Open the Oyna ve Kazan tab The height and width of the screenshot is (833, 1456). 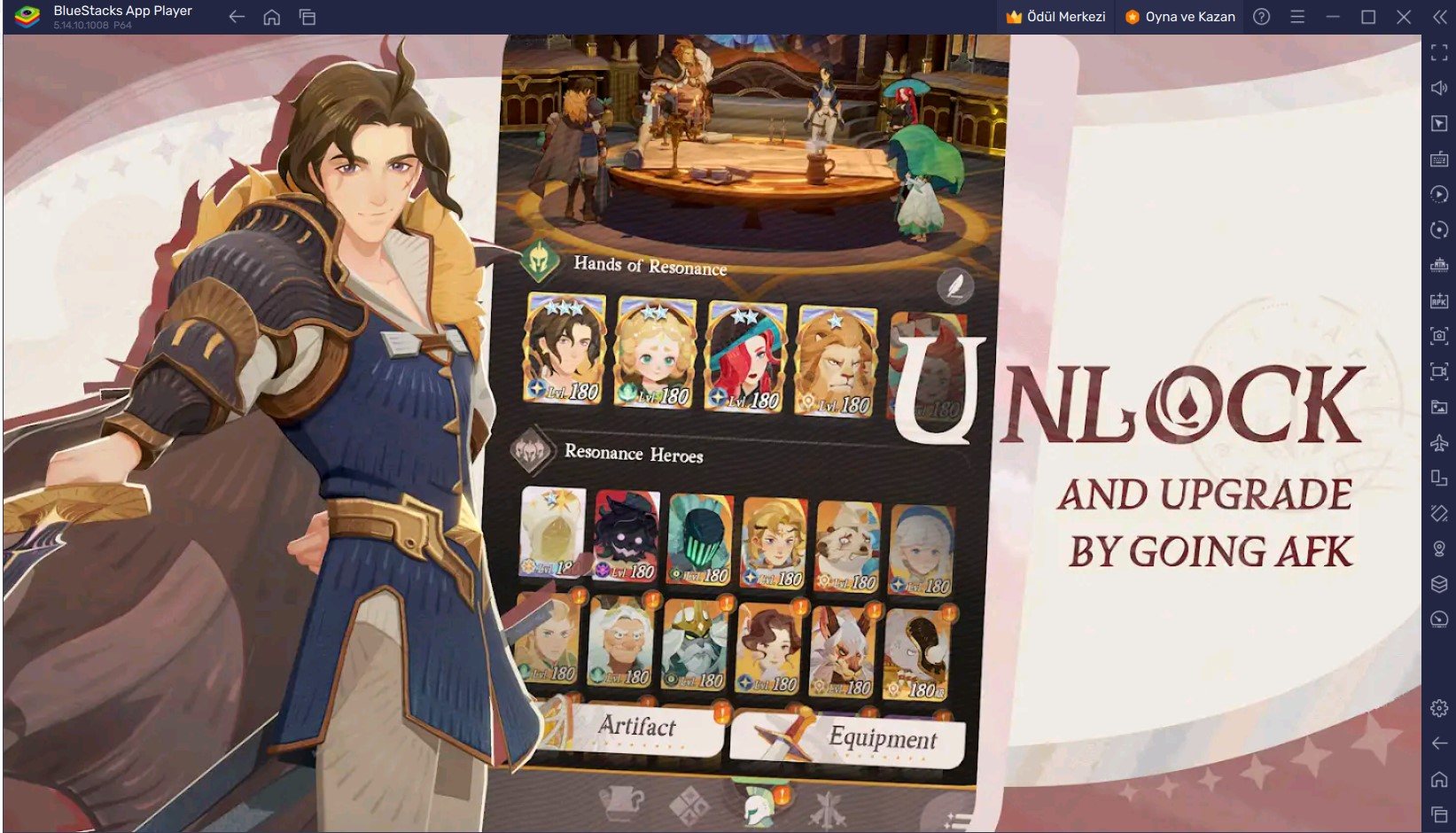[x=1179, y=16]
